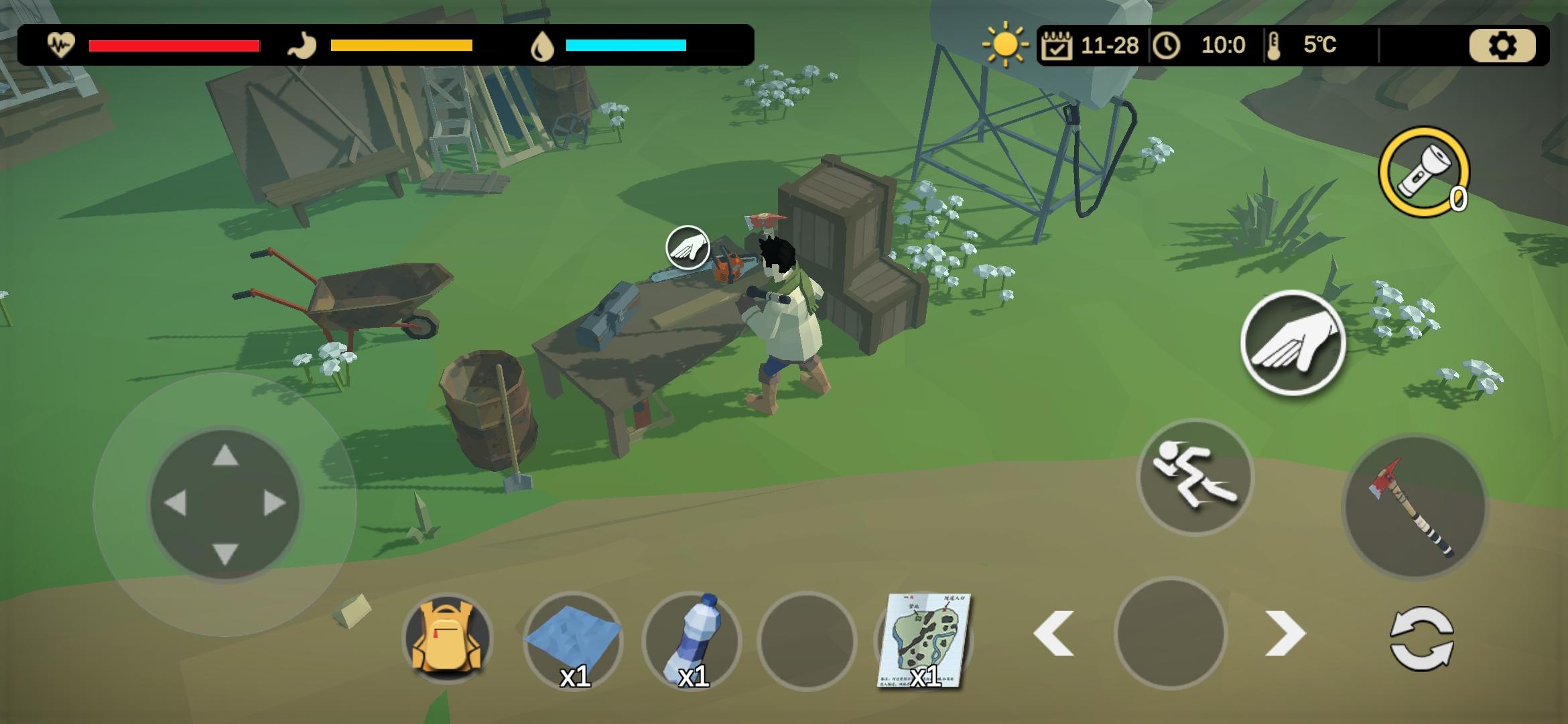
Task: Select the blue cloth hotbar slot
Action: (573, 640)
